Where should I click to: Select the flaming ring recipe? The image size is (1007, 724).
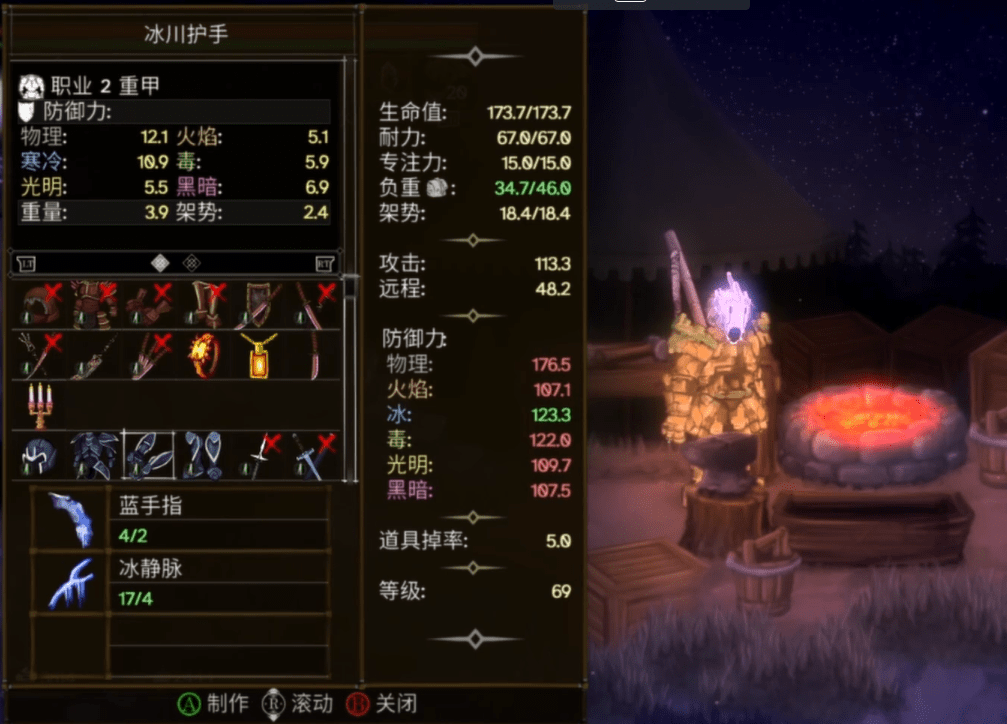203,355
